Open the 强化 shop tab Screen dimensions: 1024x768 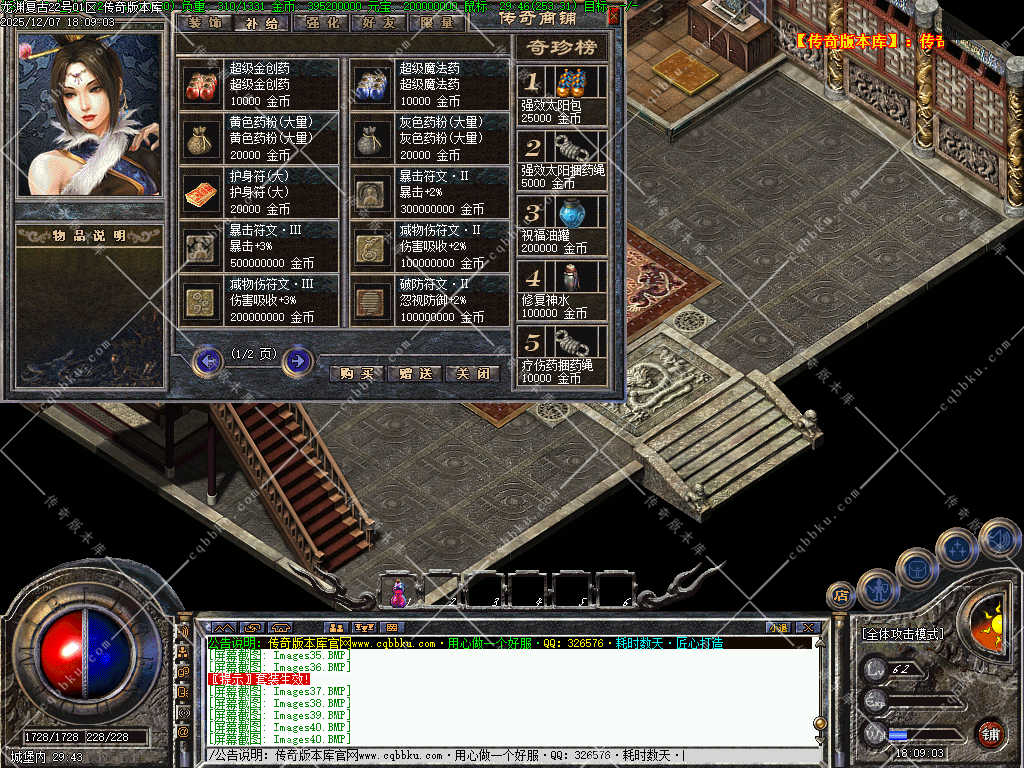click(322, 22)
